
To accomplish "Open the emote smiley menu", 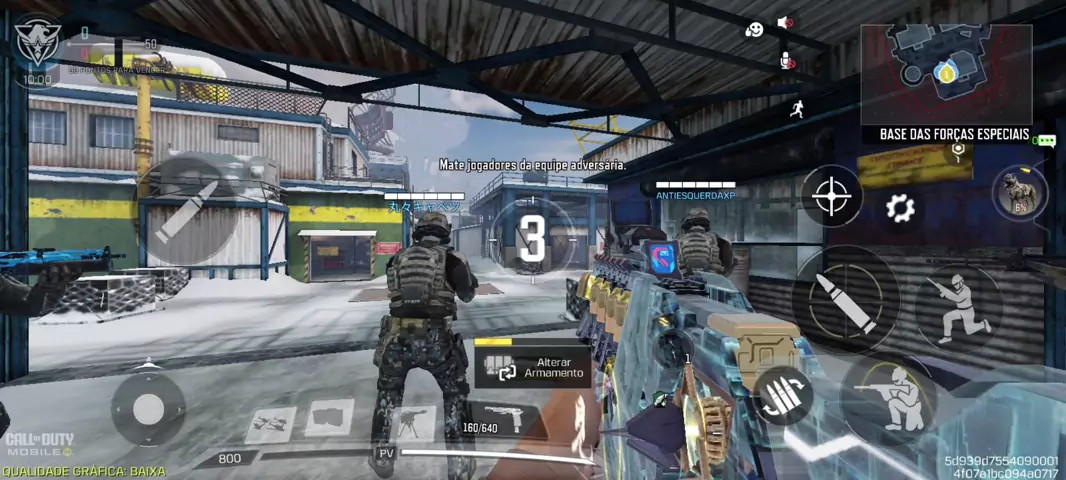I will pos(753,30).
